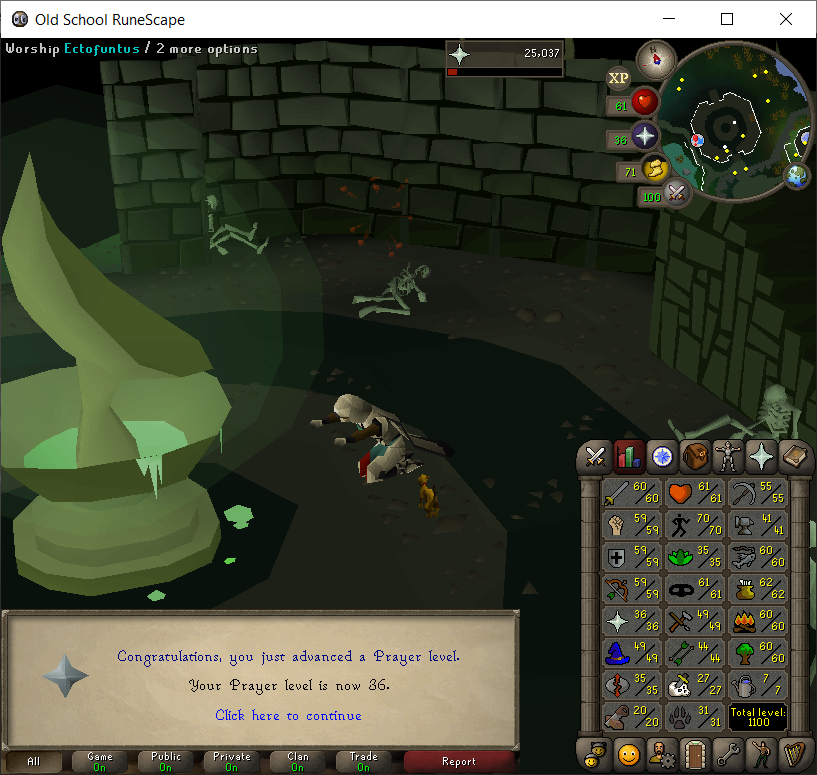This screenshot has height=775, width=817.
Task: Open the Magic spellbook tab
Action: 795,457
